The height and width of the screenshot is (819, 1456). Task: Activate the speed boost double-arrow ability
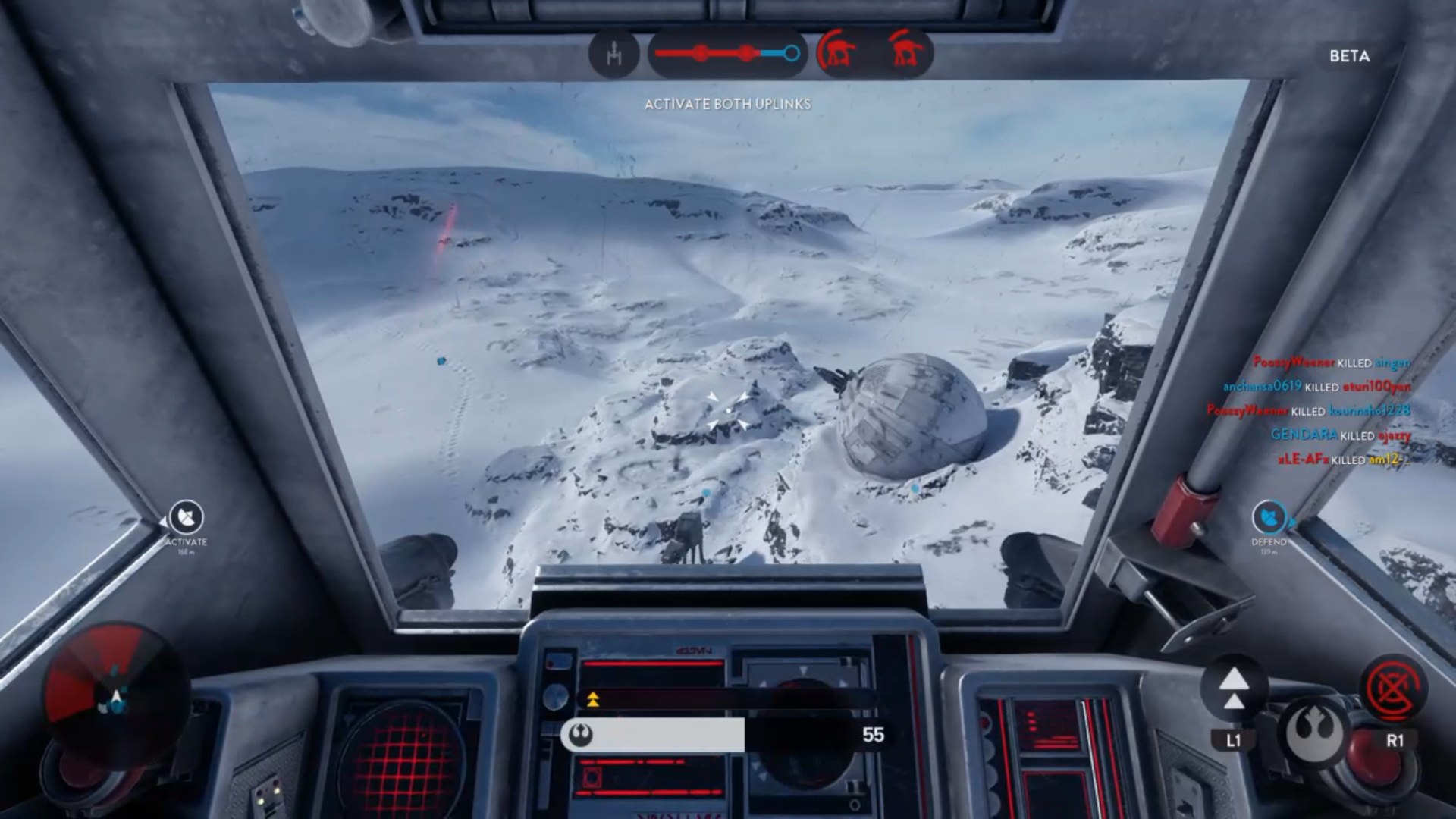(1234, 689)
